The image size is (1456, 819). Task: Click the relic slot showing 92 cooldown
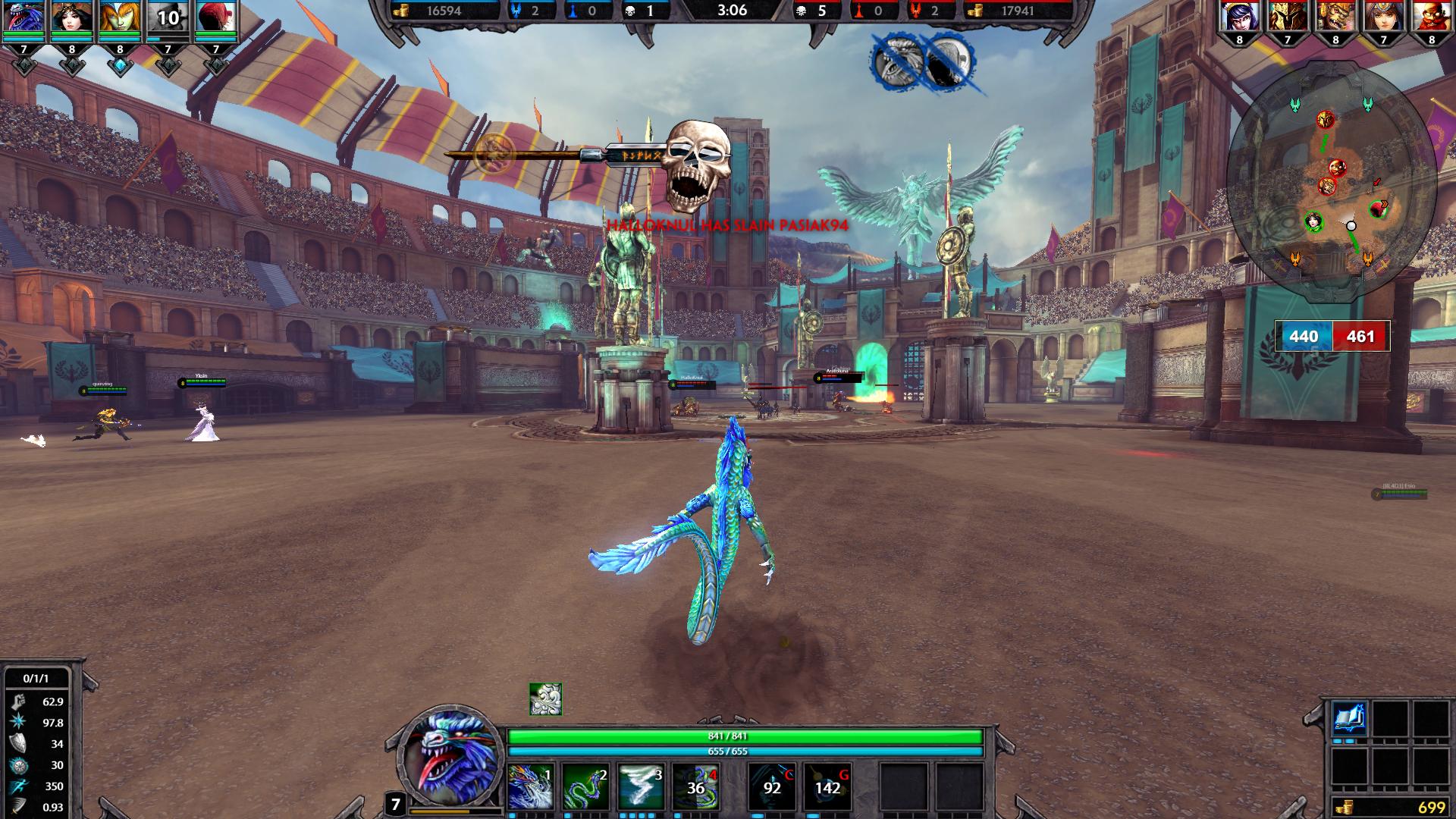coord(772,787)
